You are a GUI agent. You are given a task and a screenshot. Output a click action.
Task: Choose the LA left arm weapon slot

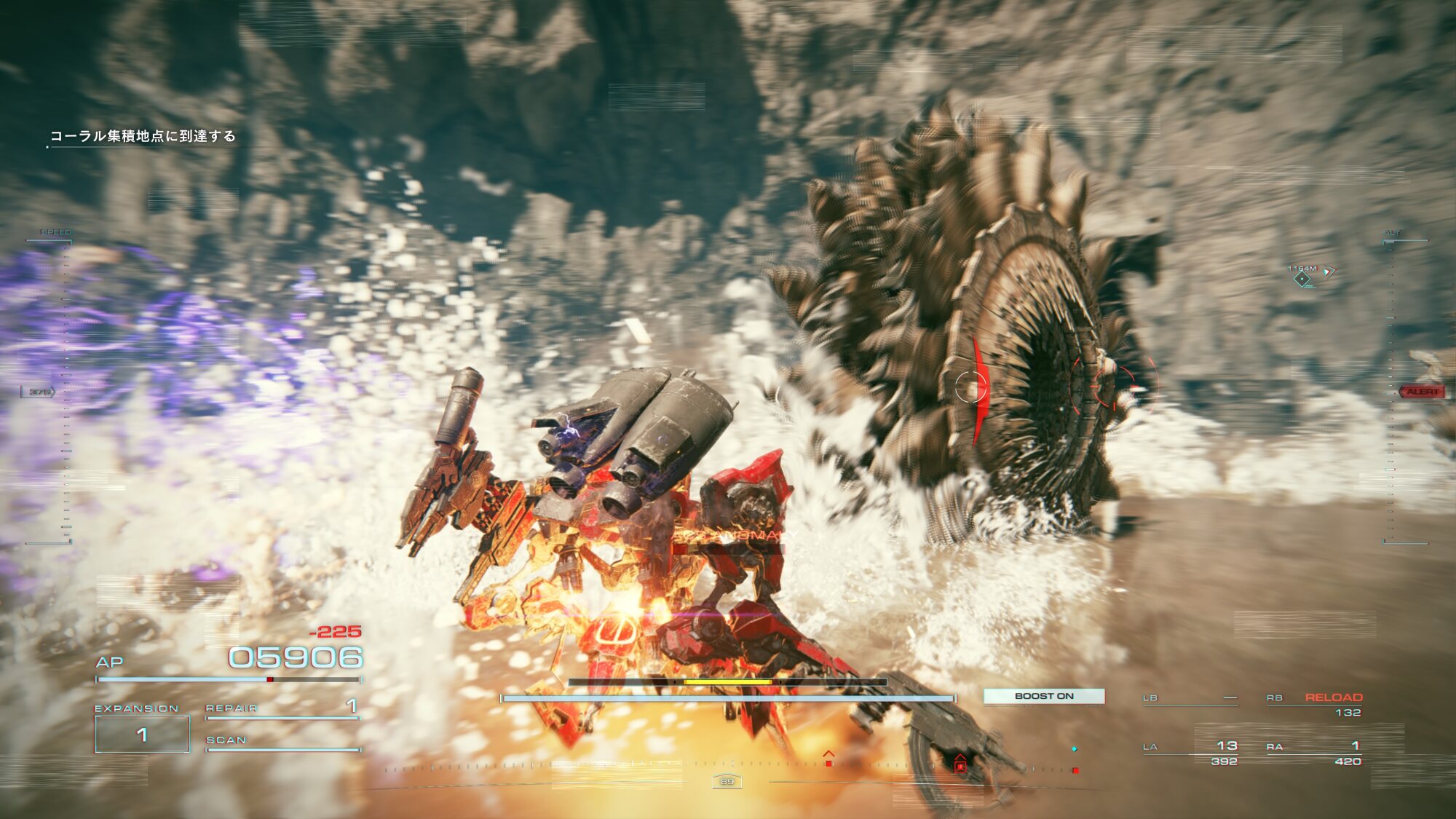(1190, 752)
